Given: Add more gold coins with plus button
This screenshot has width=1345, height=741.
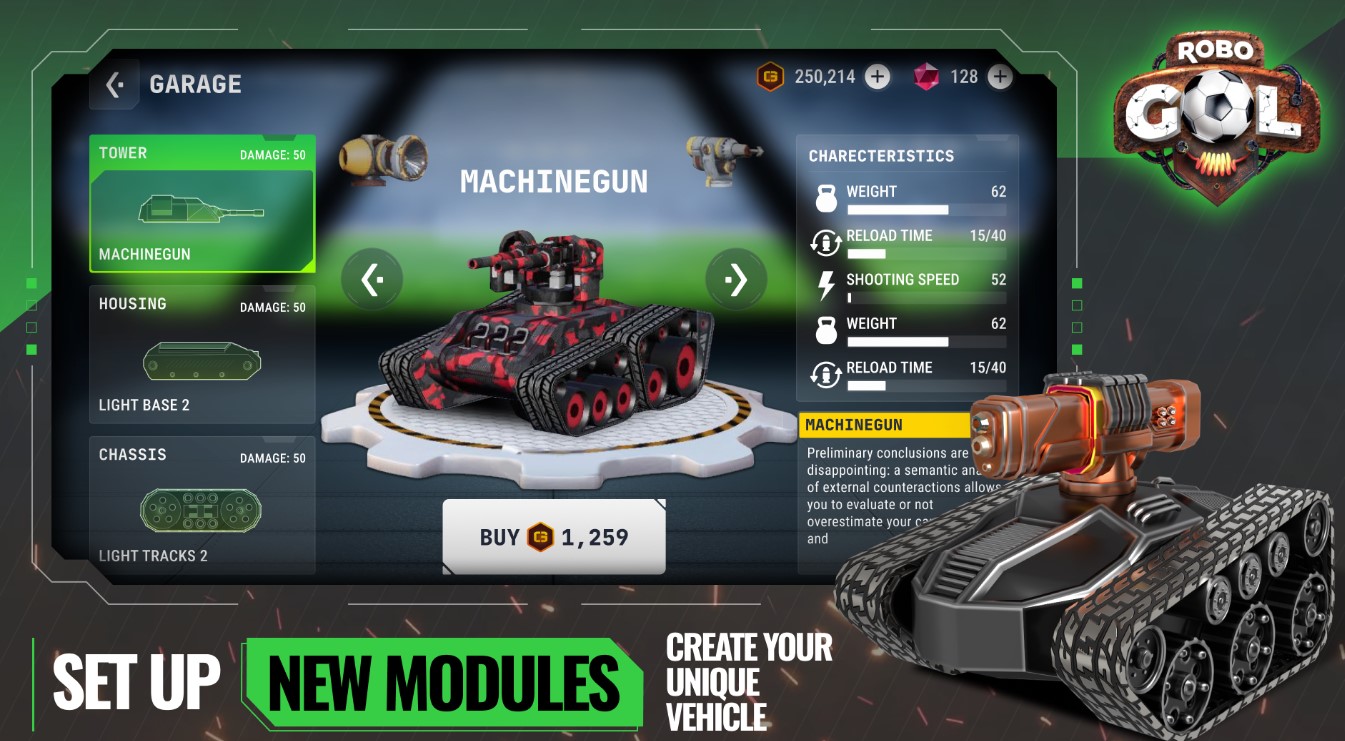Looking at the screenshot, I should (x=877, y=77).
